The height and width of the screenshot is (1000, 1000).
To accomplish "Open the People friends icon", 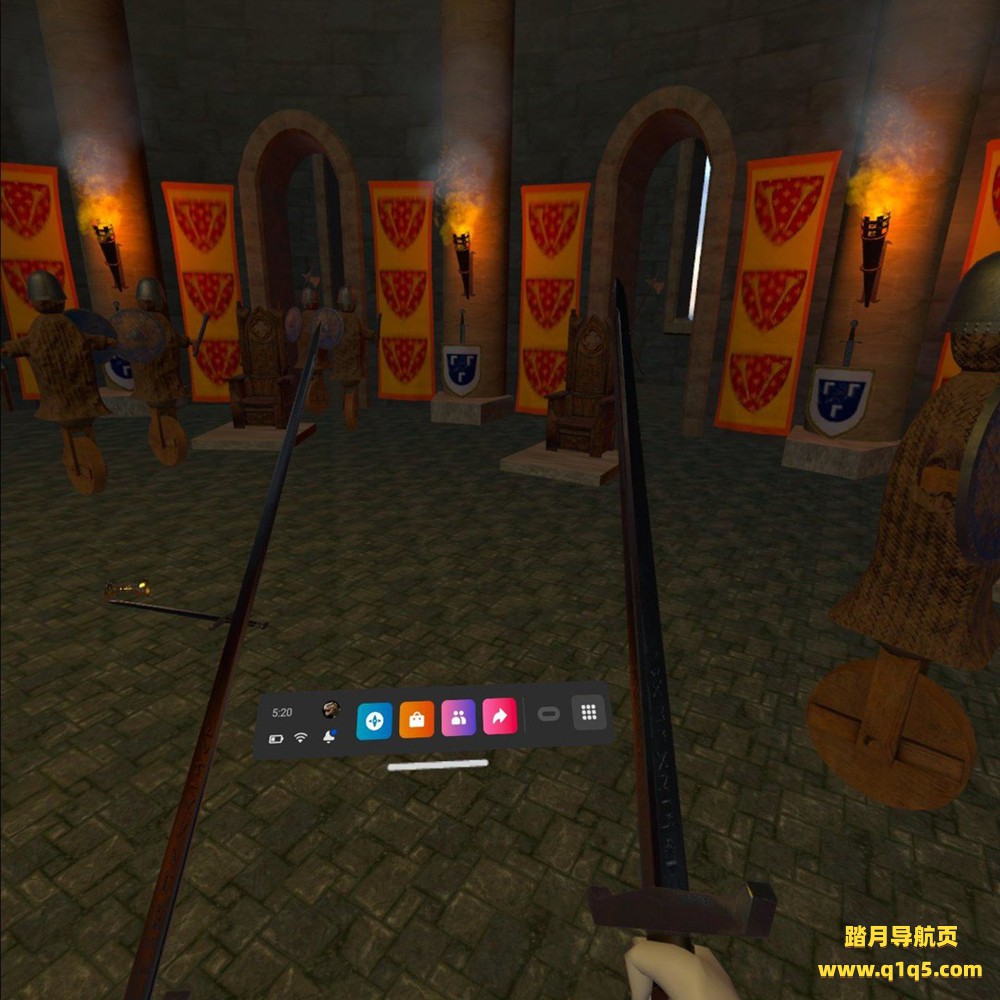I will [458, 717].
